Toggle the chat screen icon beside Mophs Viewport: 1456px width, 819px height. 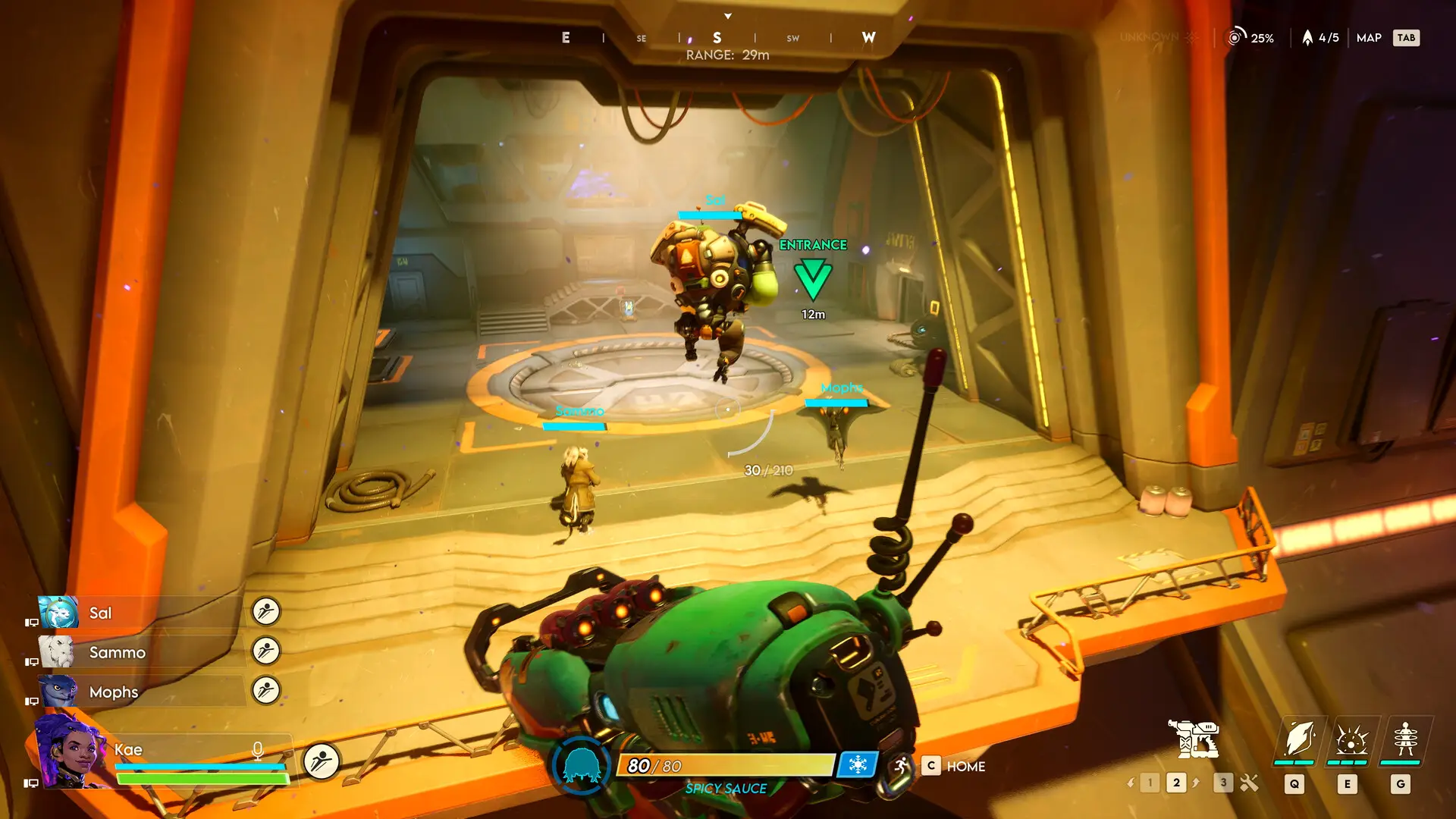pos(32,701)
